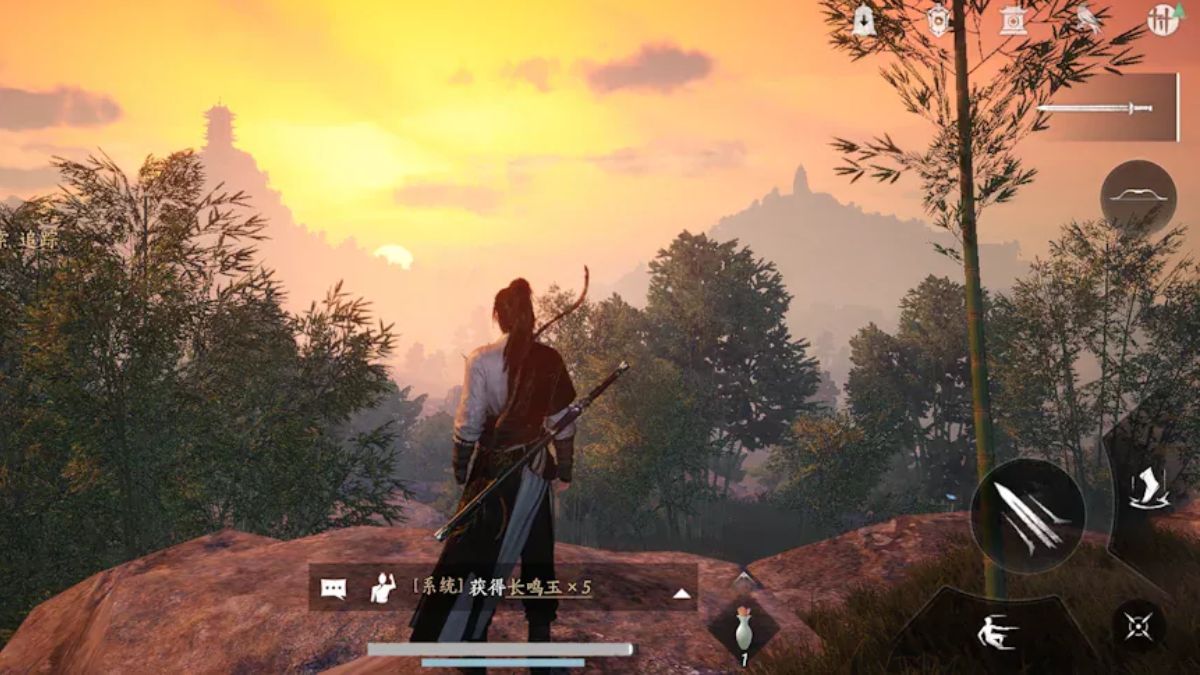The width and height of the screenshot is (1200, 675).
Task: Open the round crossed-weapons main menu
Action: click(1163, 21)
